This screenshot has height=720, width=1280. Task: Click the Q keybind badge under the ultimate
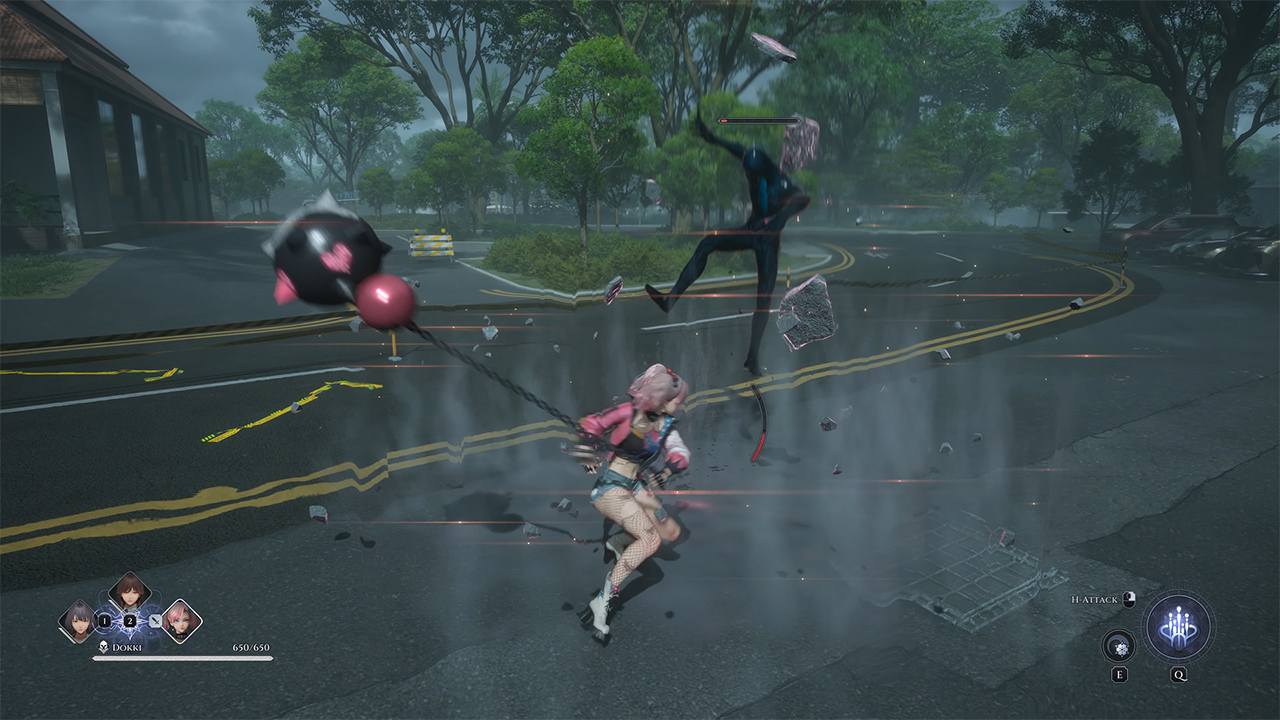[x=1179, y=674]
